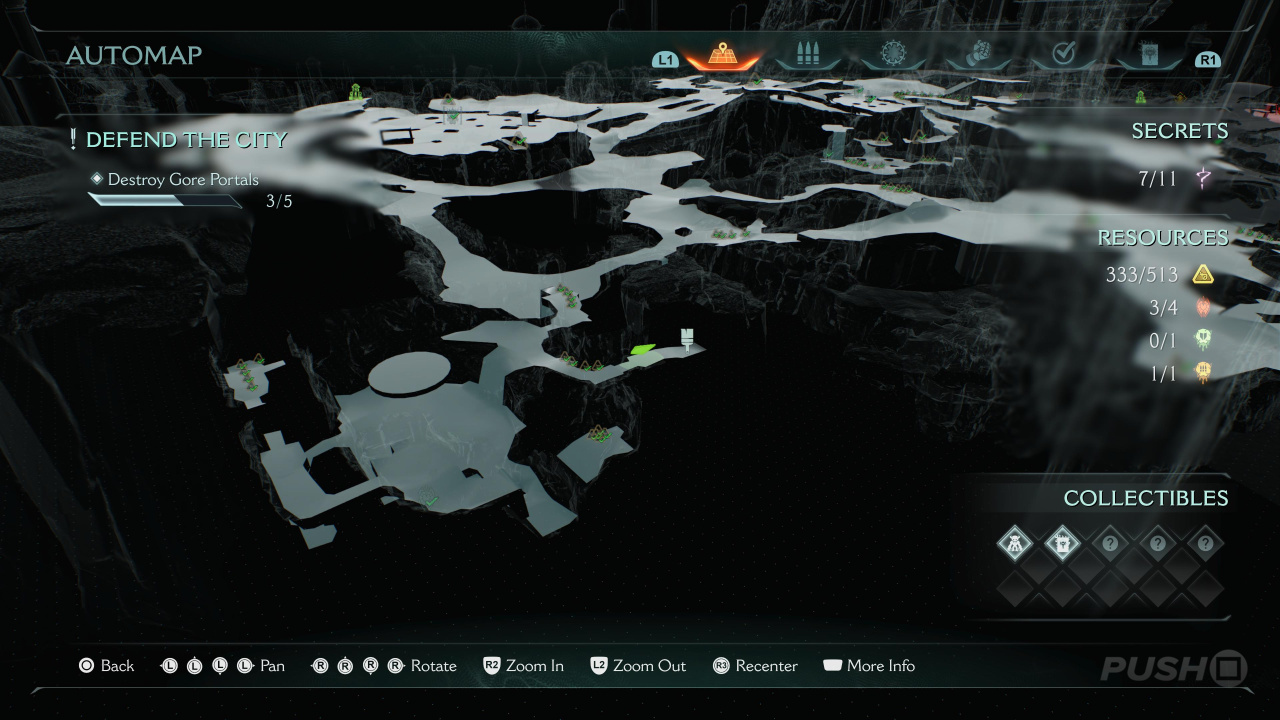
Task: Select the Automap tab with map pin icon
Action: pyautogui.click(x=722, y=55)
